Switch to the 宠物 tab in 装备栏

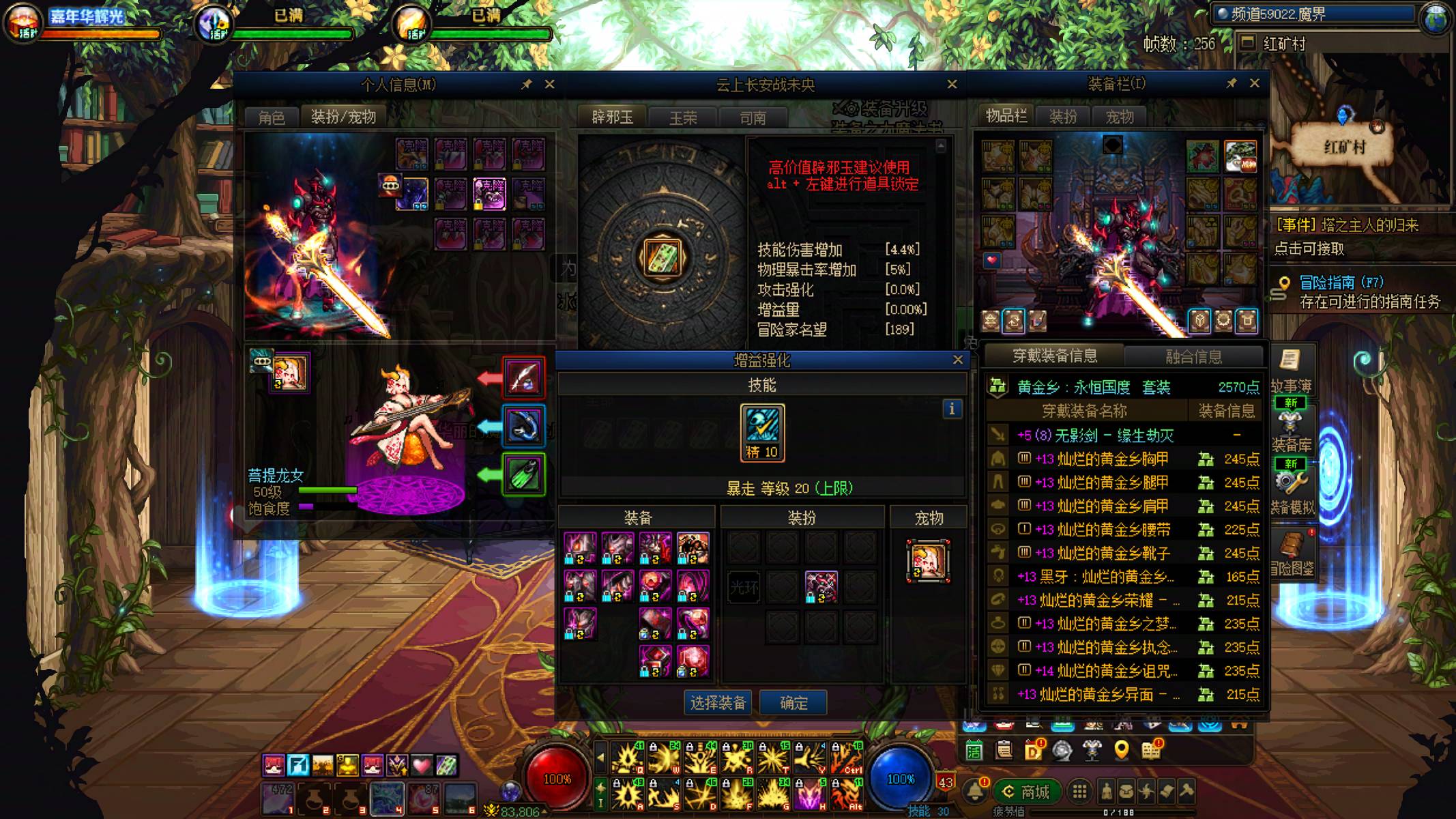click(1120, 117)
